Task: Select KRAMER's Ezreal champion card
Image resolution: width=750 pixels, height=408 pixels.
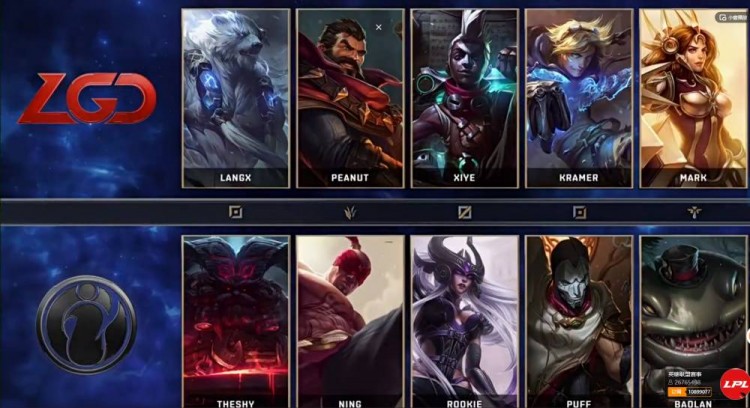Action: coord(579,98)
